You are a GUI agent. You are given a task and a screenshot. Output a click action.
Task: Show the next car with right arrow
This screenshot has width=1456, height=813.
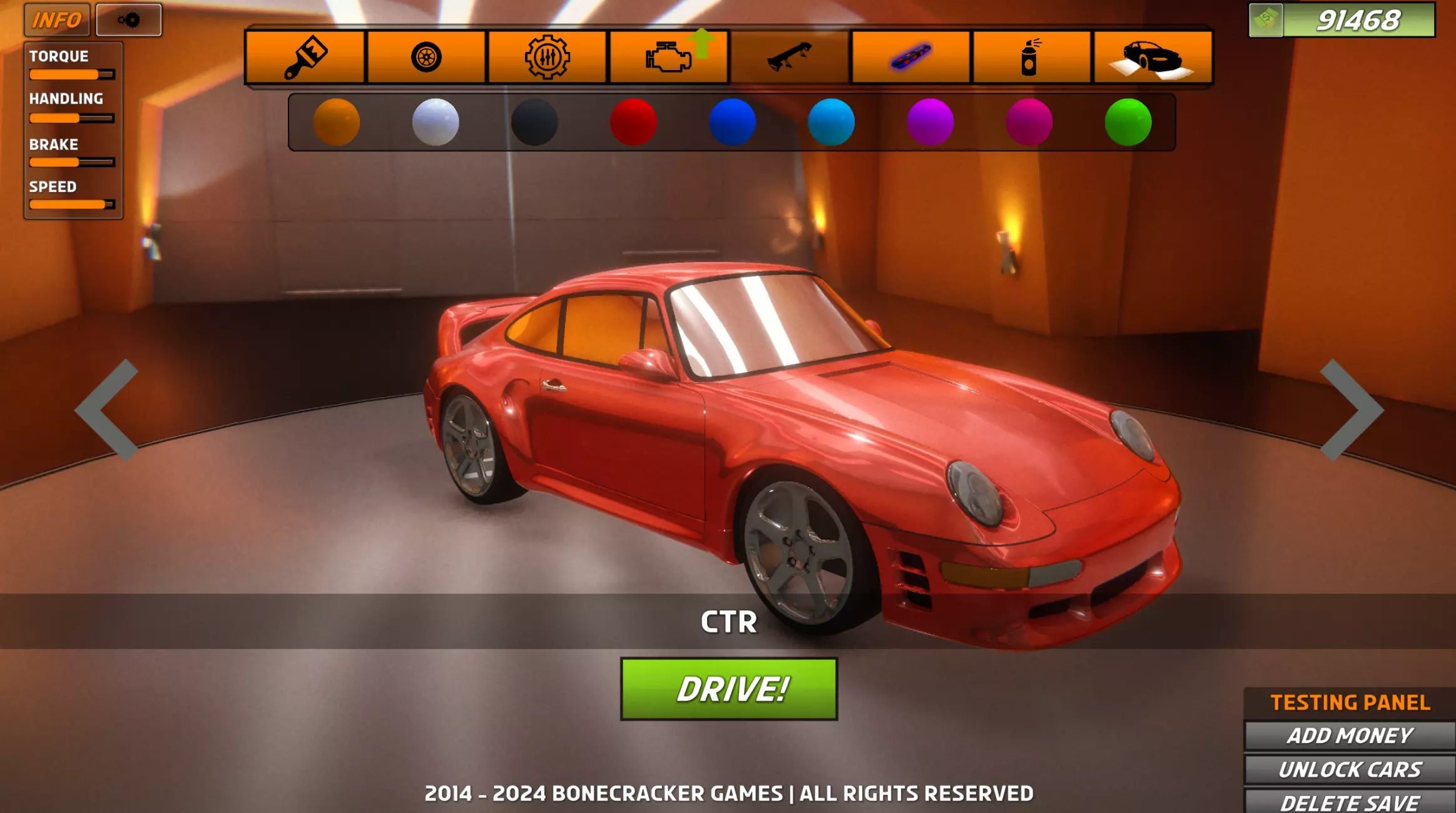1352,410
